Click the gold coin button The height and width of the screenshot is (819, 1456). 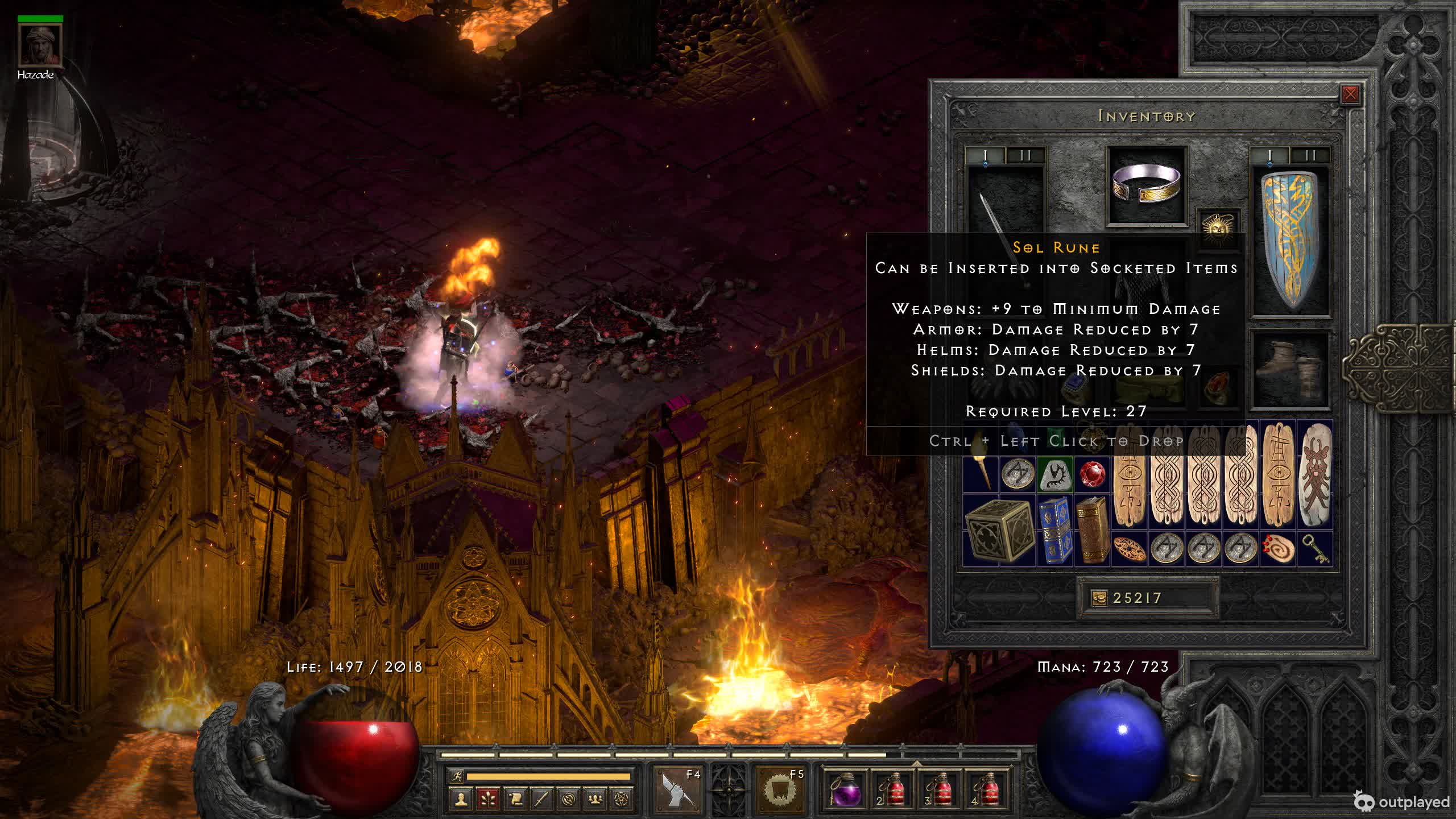coord(1099,598)
